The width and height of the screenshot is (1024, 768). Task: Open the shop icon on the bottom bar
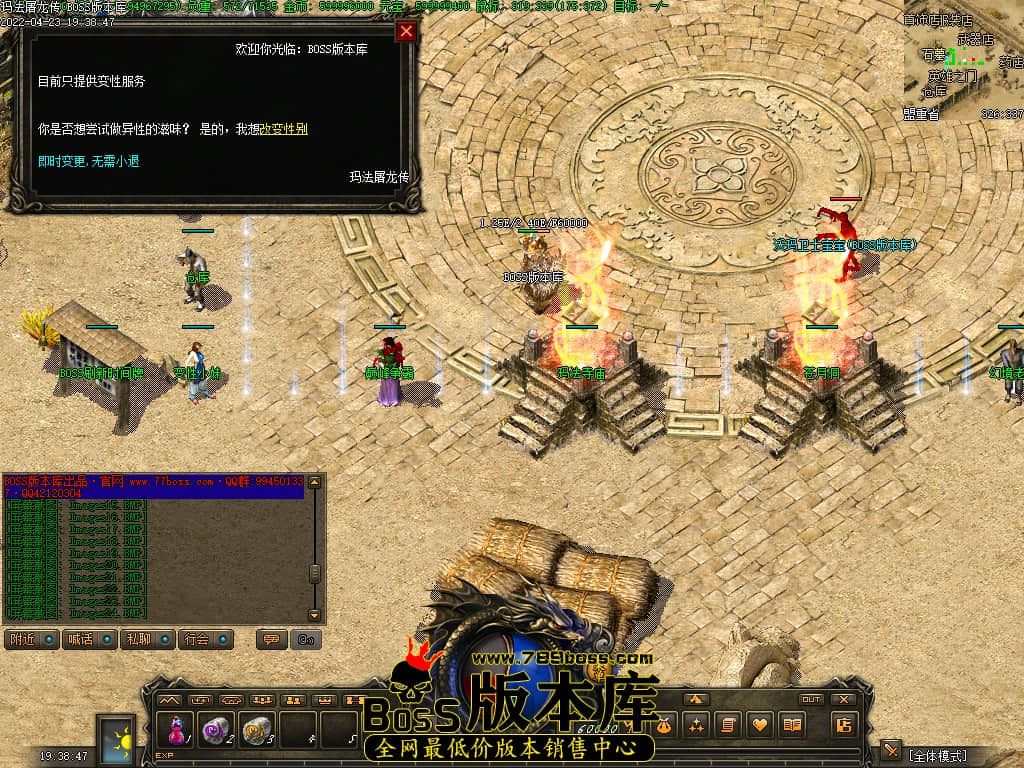coord(844,725)
